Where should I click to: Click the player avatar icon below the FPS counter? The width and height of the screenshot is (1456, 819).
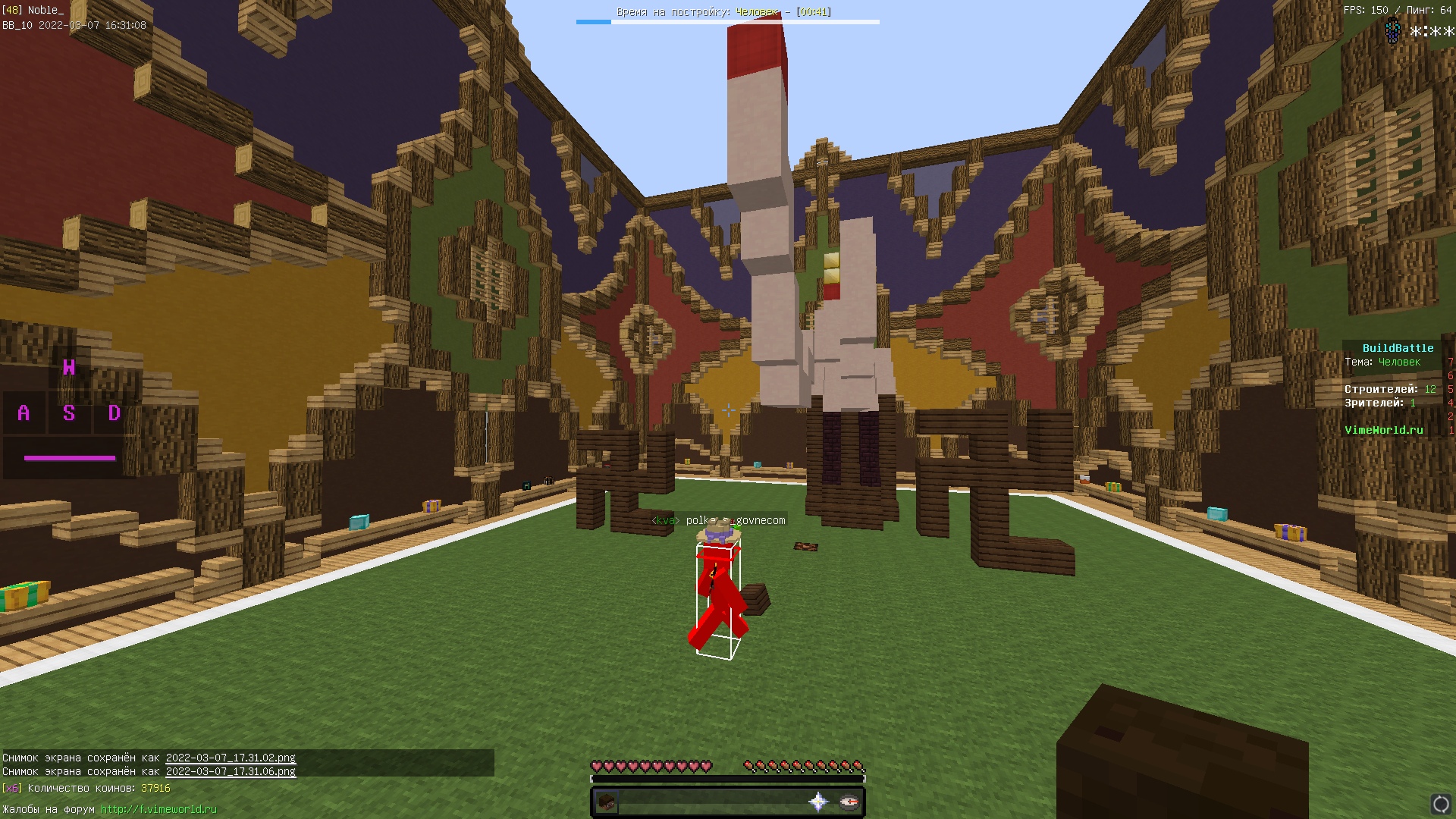[1392, 30]
